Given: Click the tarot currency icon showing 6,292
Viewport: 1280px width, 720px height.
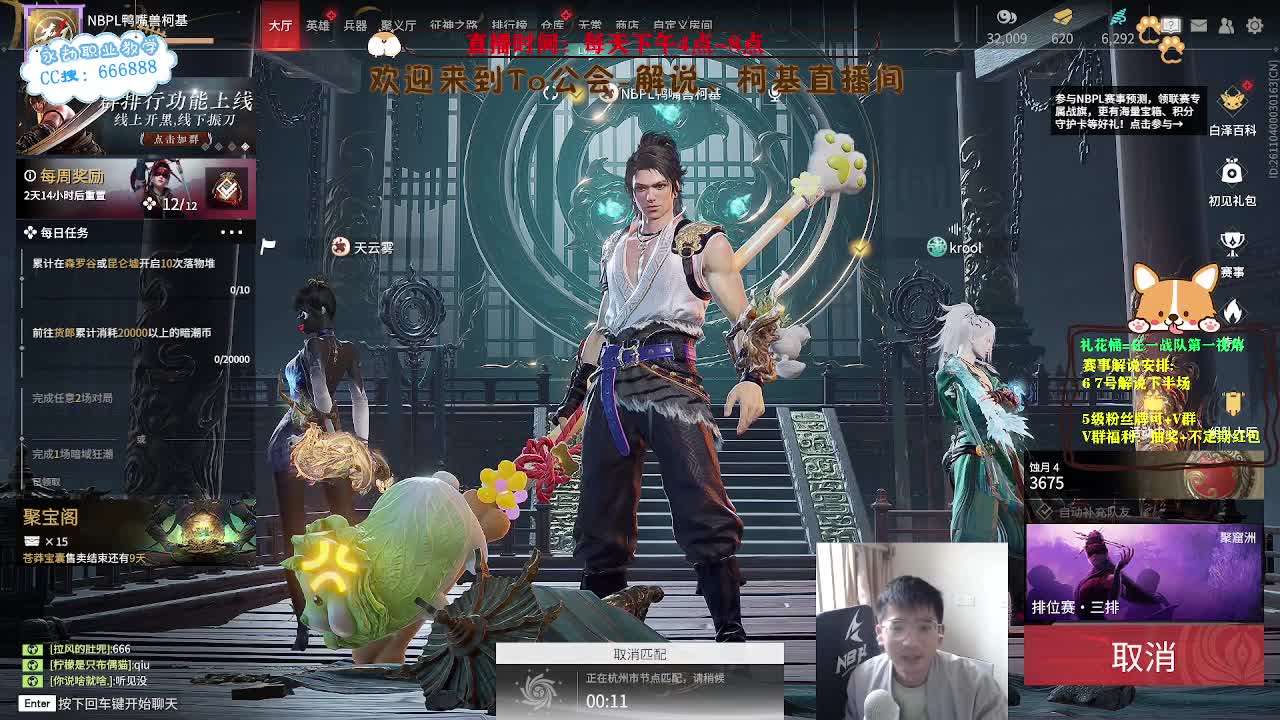Looking at the screenshot, I should click(1118, 18).
